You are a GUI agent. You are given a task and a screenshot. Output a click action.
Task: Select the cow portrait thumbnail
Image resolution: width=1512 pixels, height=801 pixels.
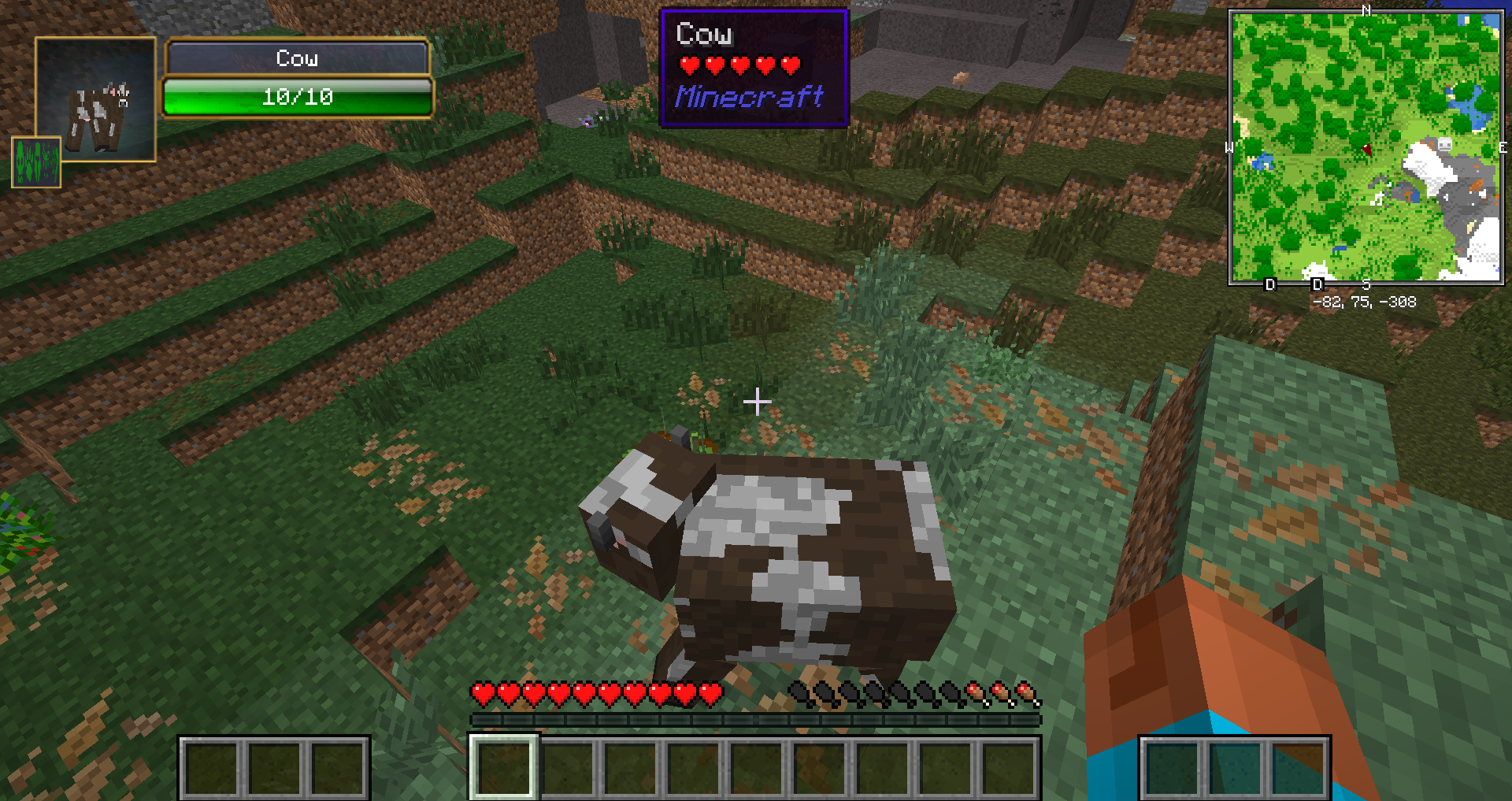click(96, 98)
